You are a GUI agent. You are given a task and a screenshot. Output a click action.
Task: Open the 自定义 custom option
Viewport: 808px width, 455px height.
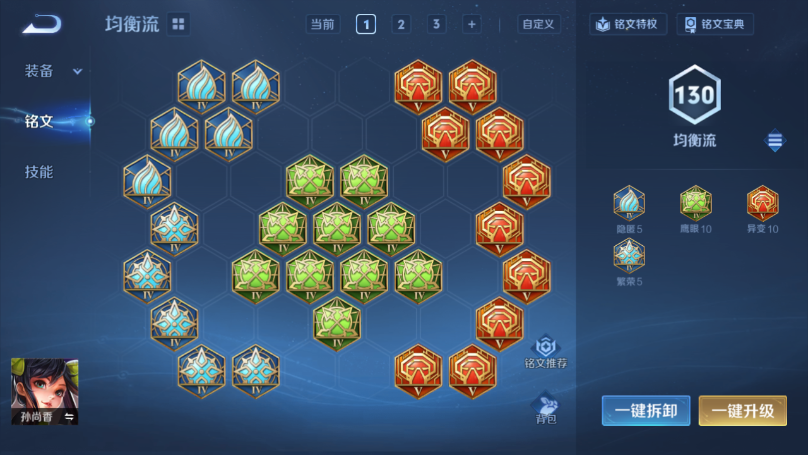pos(538,24)
